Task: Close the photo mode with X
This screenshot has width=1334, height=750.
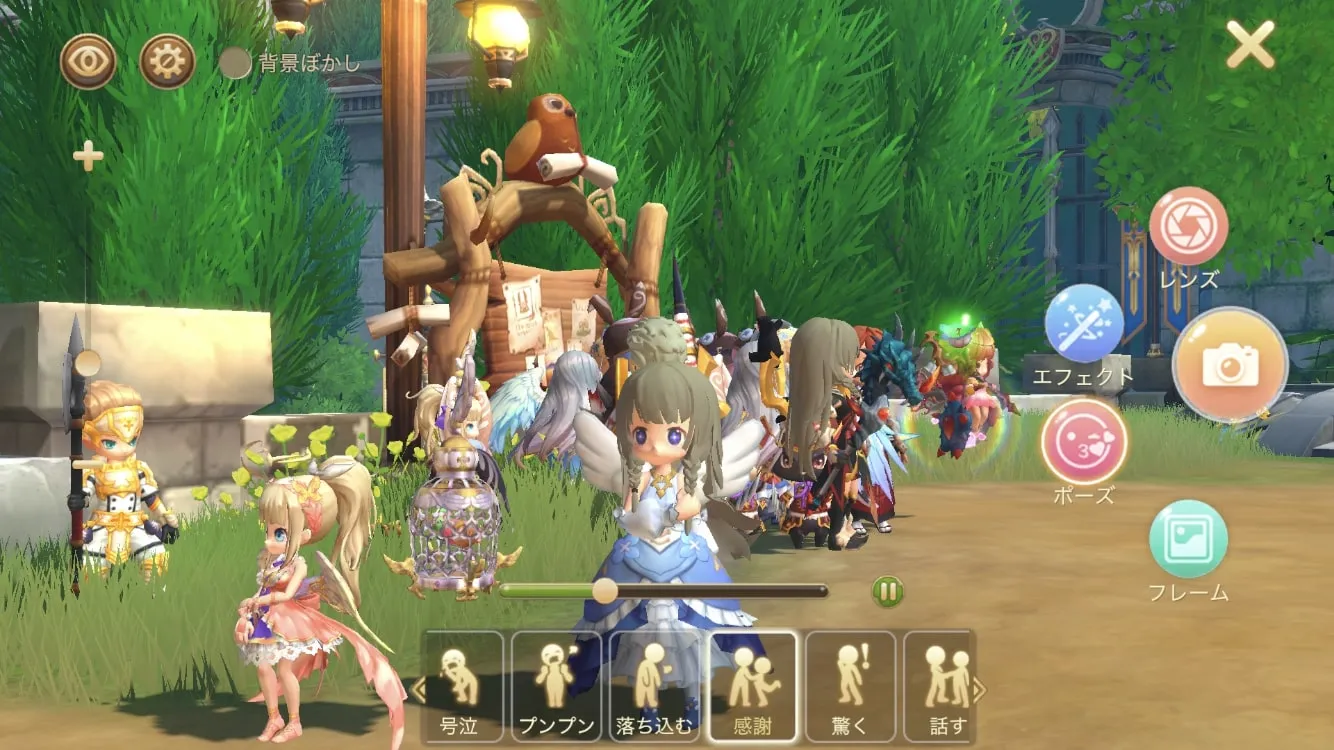Action: 1250,44
